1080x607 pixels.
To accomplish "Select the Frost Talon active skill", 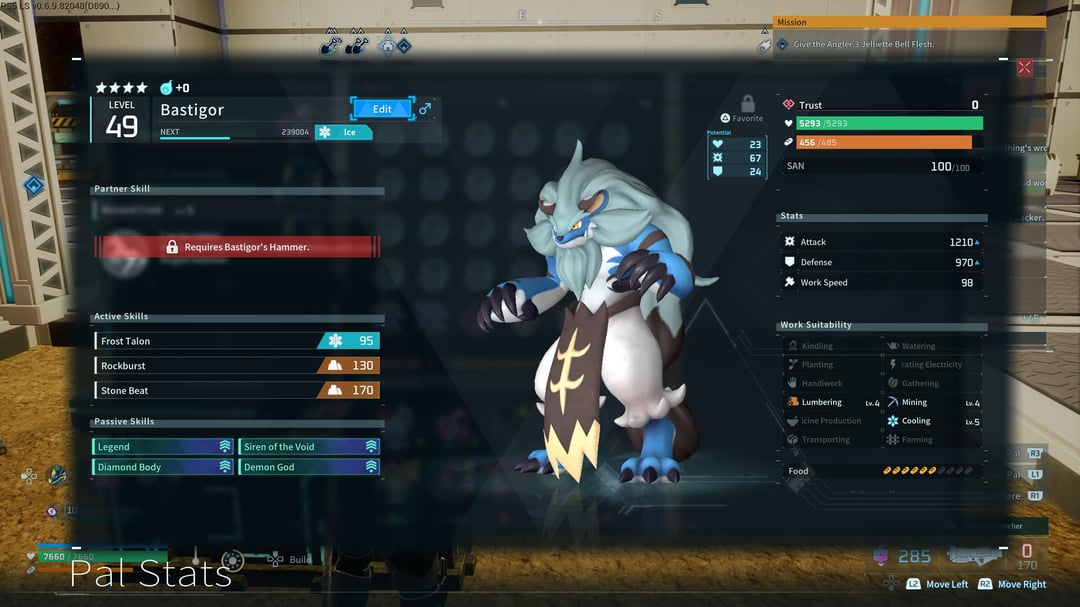I will click(x=237, y=341).
